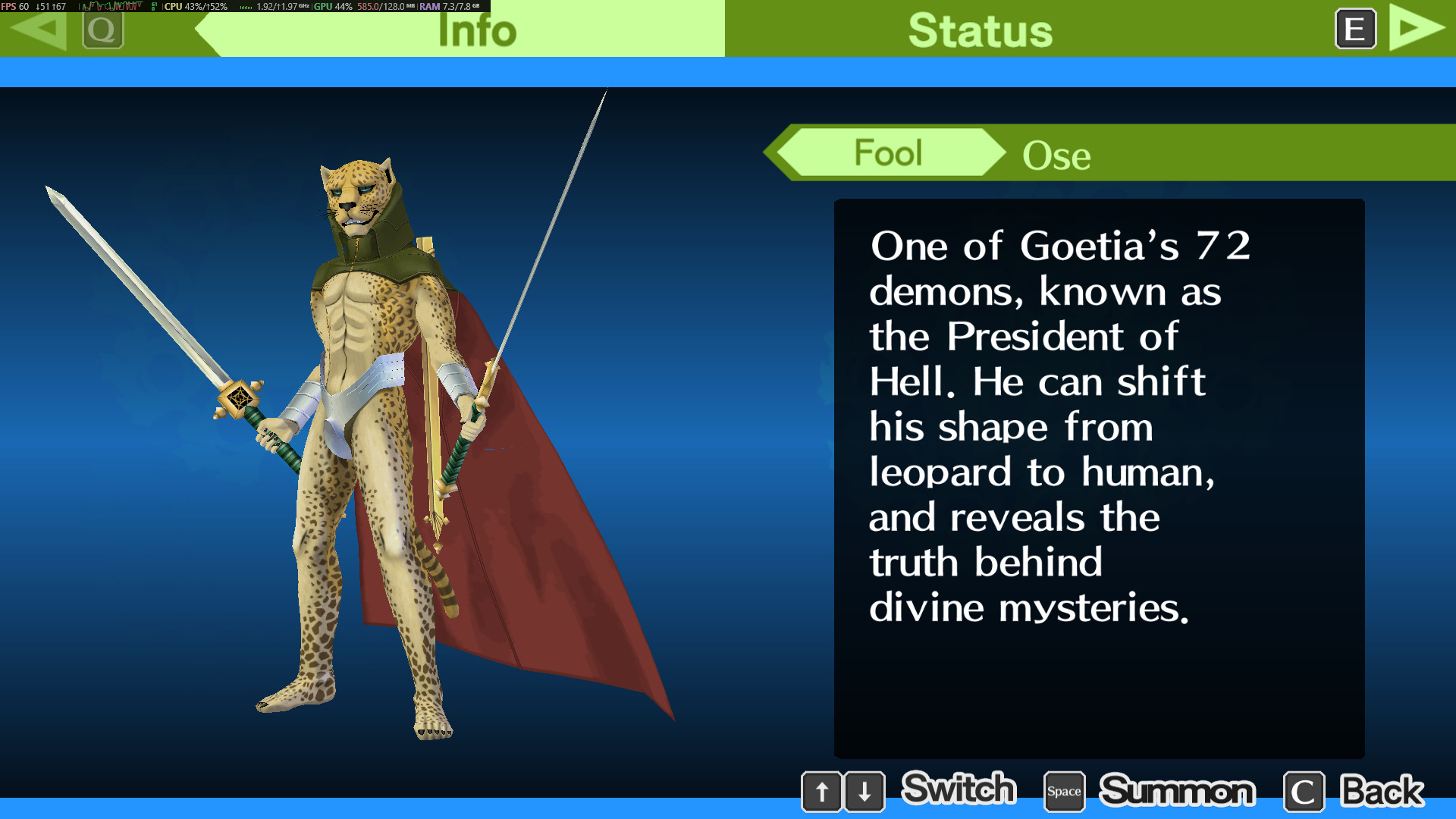Choose Summon at the bottom bar
The height and width of the screenshot is (819, 1456).
coord(1178,791)
